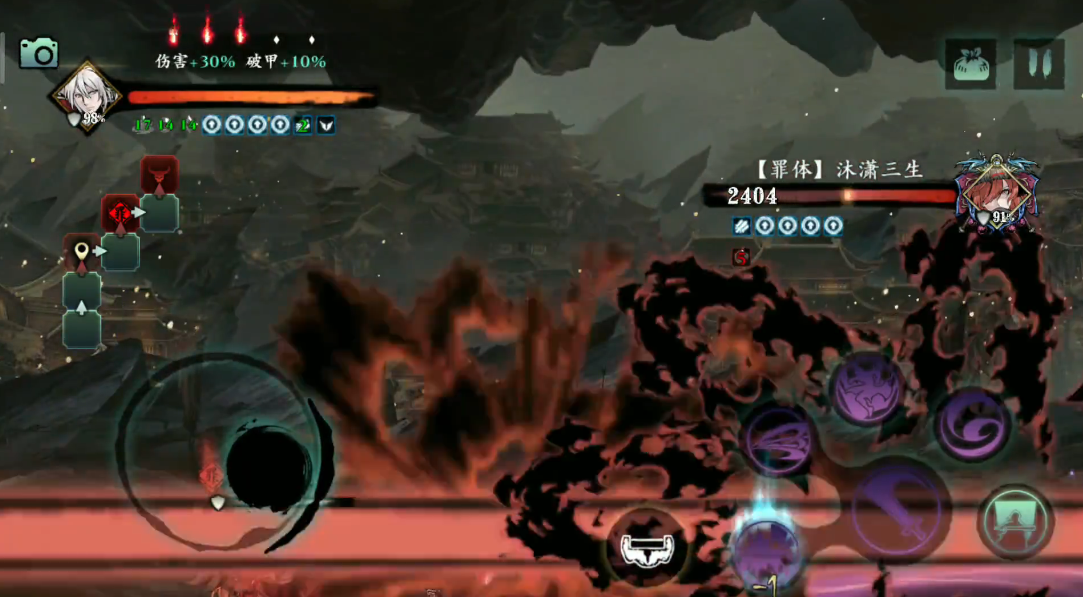Tap the white horned mask button
1083x597 pixels.
645,547
